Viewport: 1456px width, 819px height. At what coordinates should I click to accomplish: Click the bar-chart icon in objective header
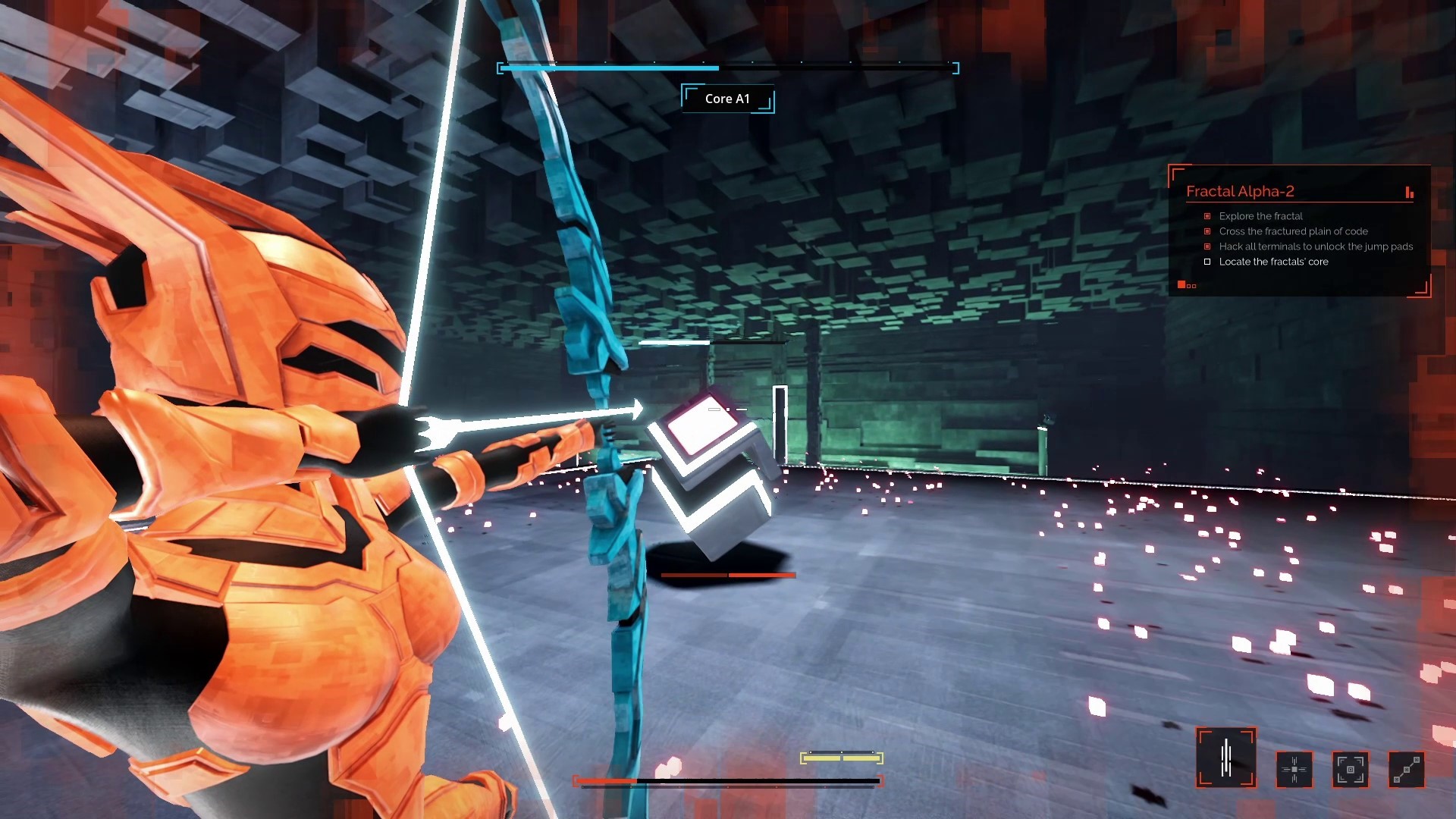pyautogui.click(x=1409, y=193)
